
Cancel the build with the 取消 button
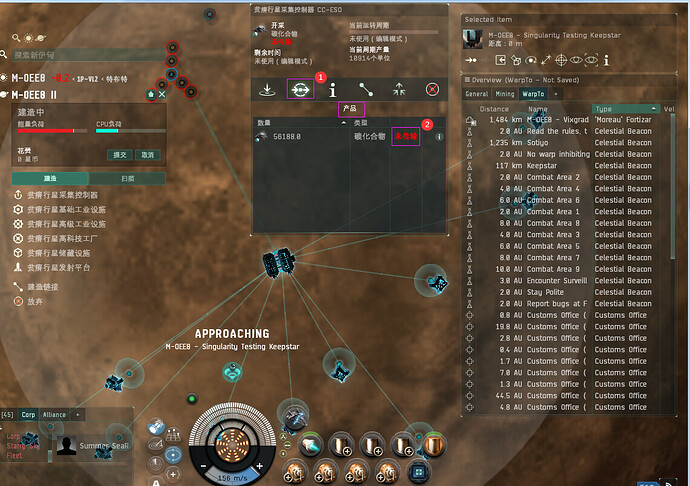click(x=148, y=155)
